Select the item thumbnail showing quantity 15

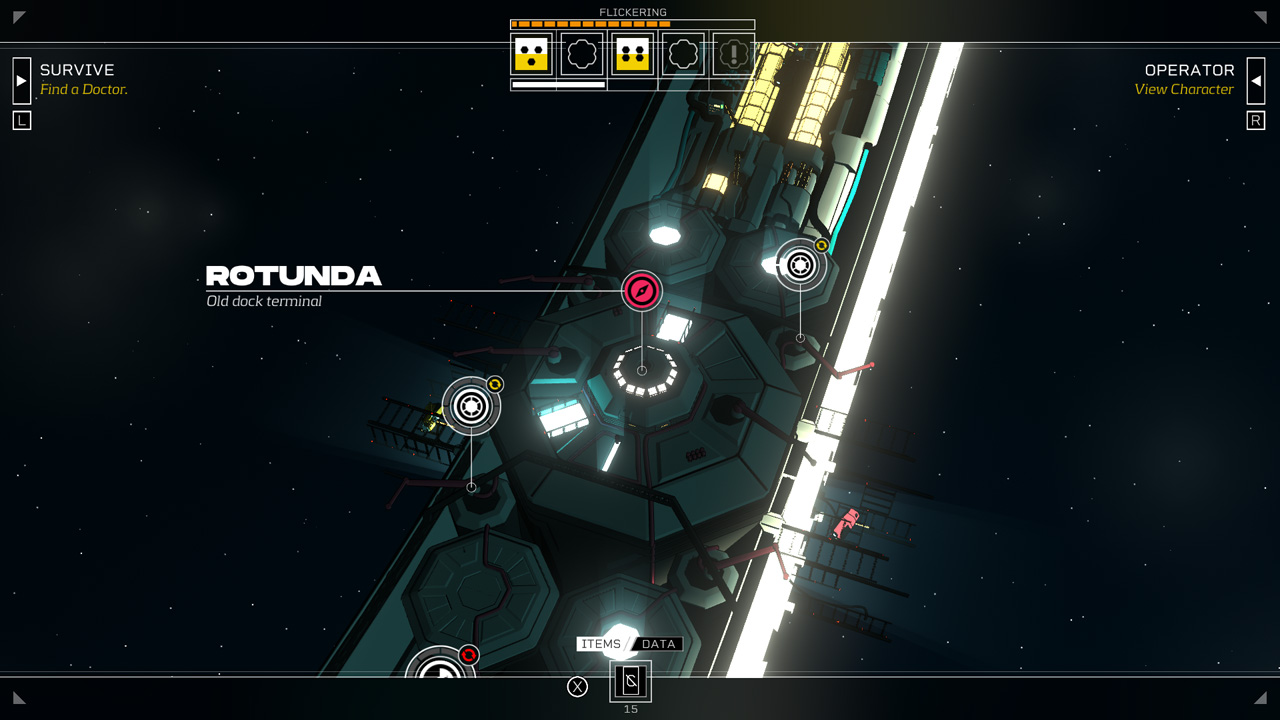629,683
